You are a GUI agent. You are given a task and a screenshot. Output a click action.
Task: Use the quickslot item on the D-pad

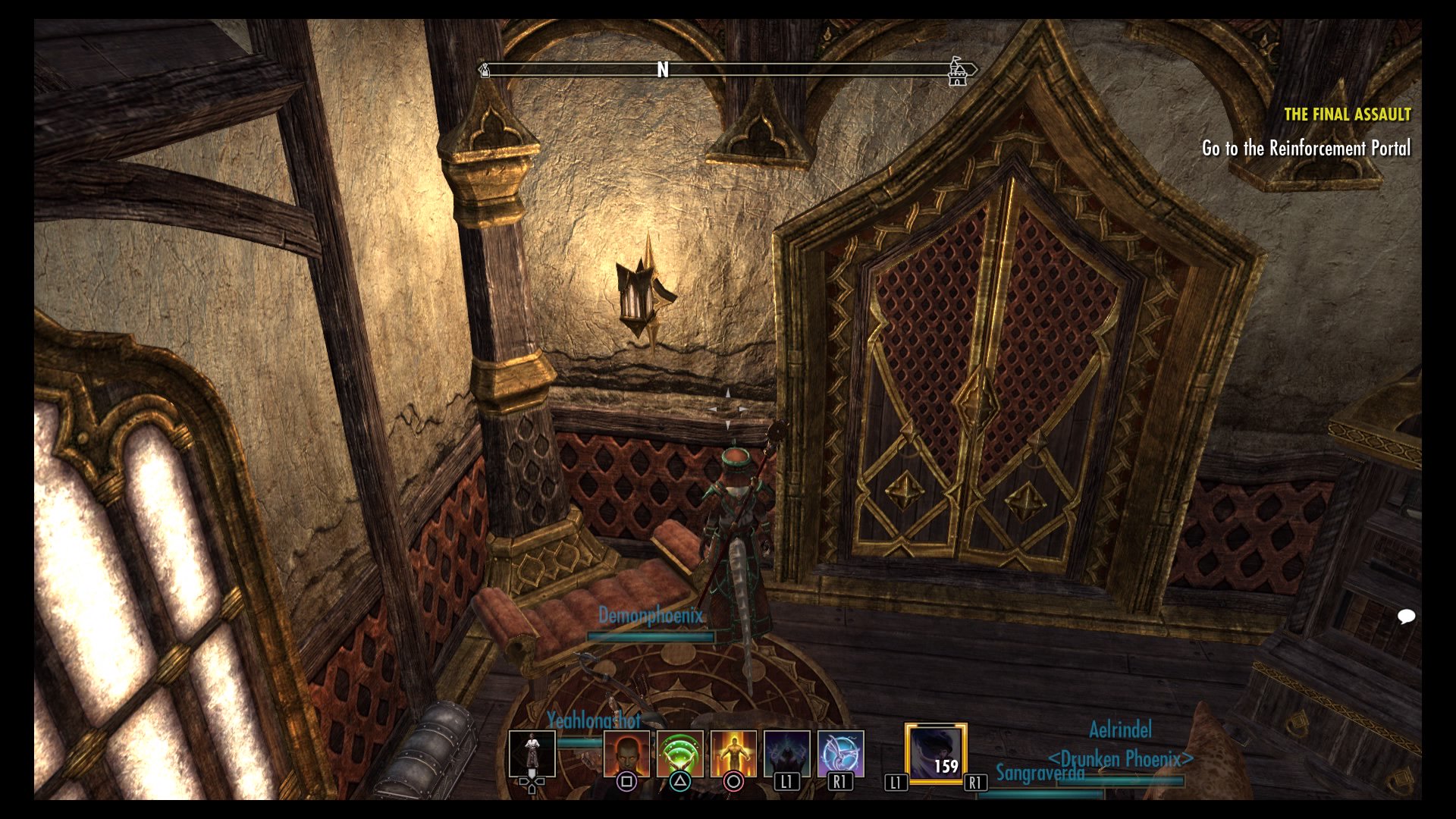(532, 751)
